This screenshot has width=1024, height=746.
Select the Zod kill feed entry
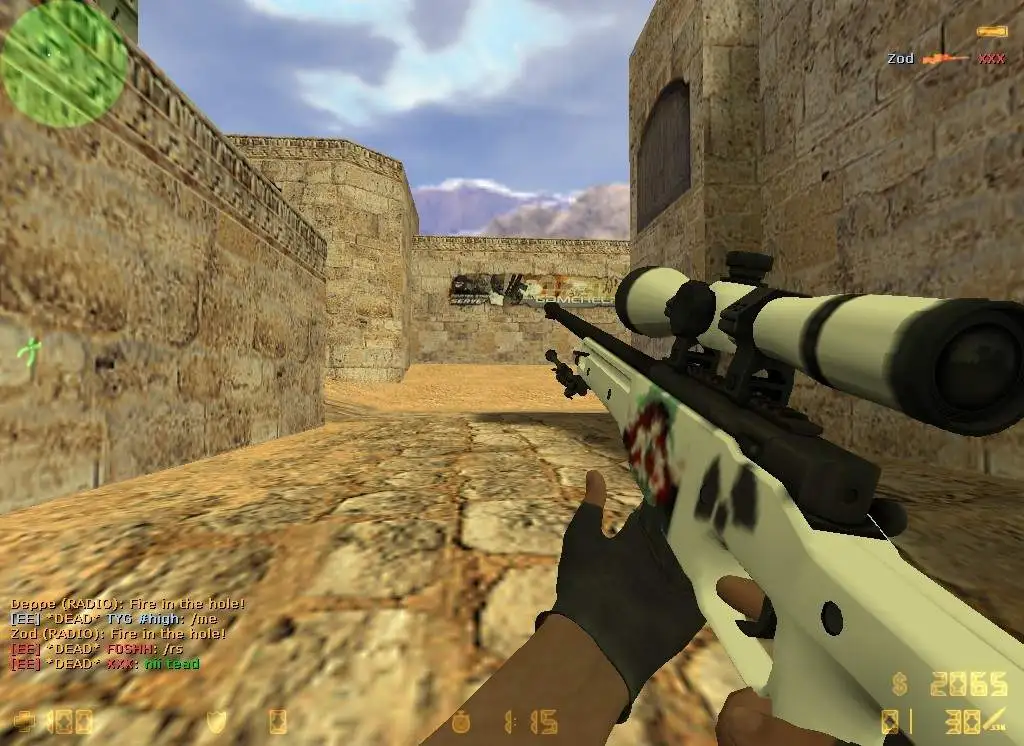pos(945,59)
